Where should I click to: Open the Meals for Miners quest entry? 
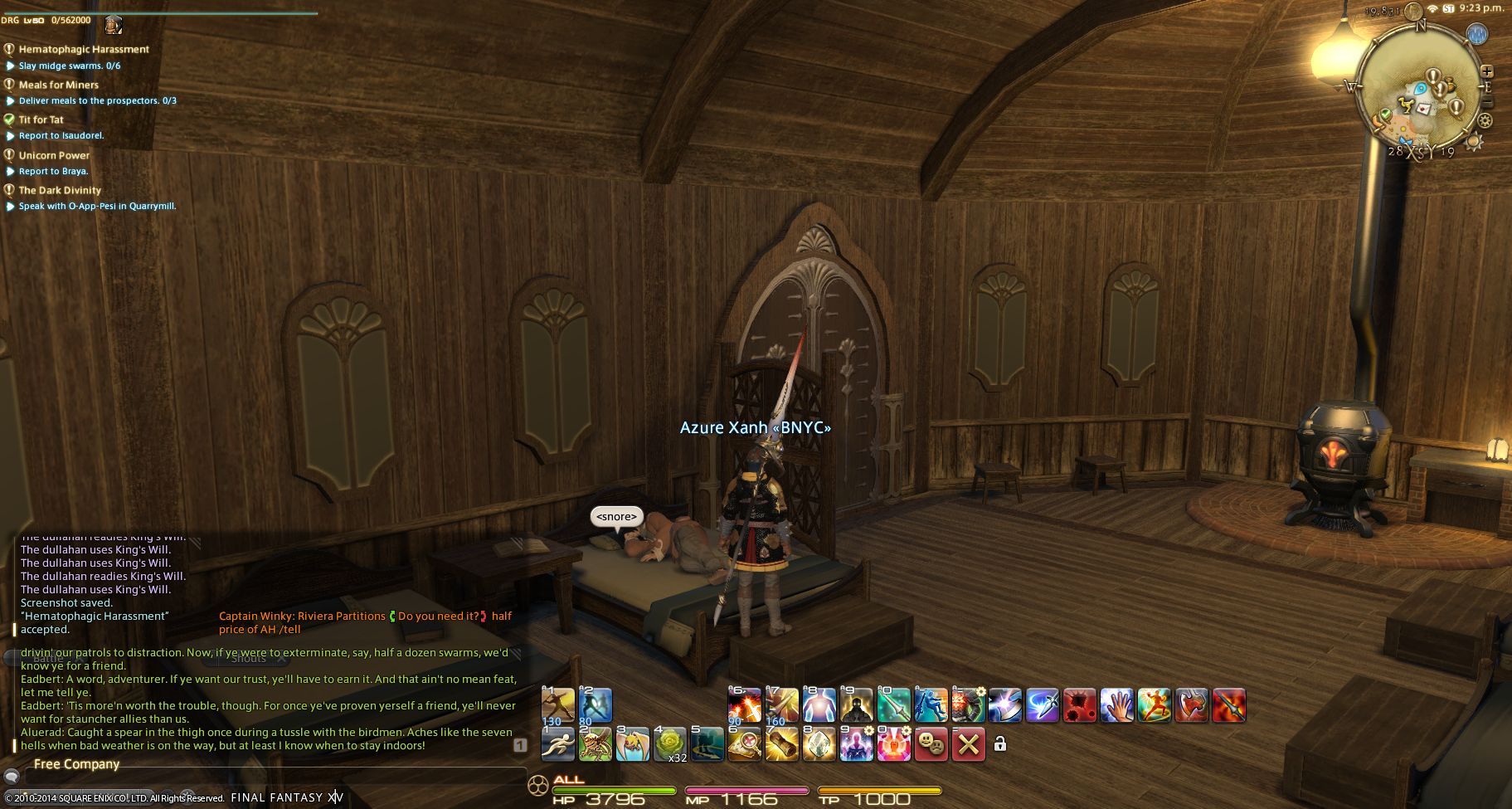[58, 85]
